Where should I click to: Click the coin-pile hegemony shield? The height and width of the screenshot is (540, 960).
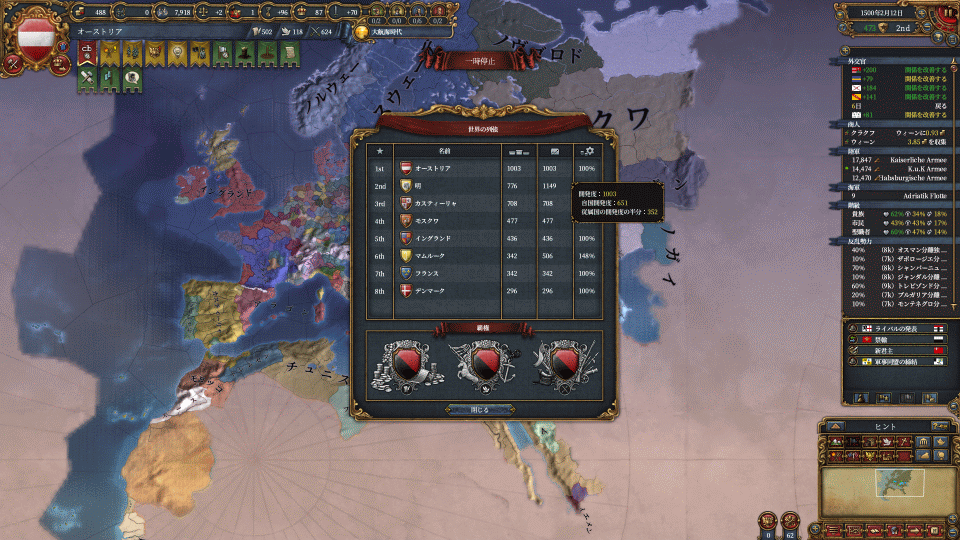407,364
